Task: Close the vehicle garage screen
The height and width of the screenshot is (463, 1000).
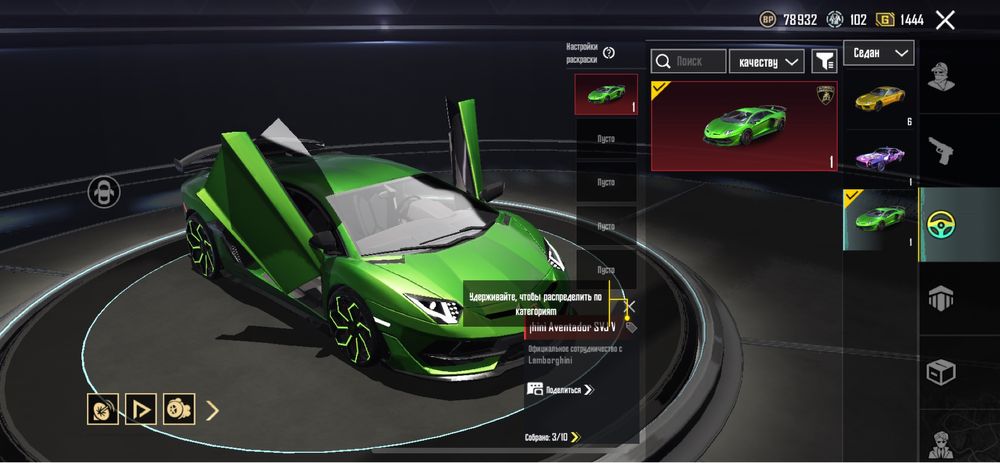Action: point(945,19)
